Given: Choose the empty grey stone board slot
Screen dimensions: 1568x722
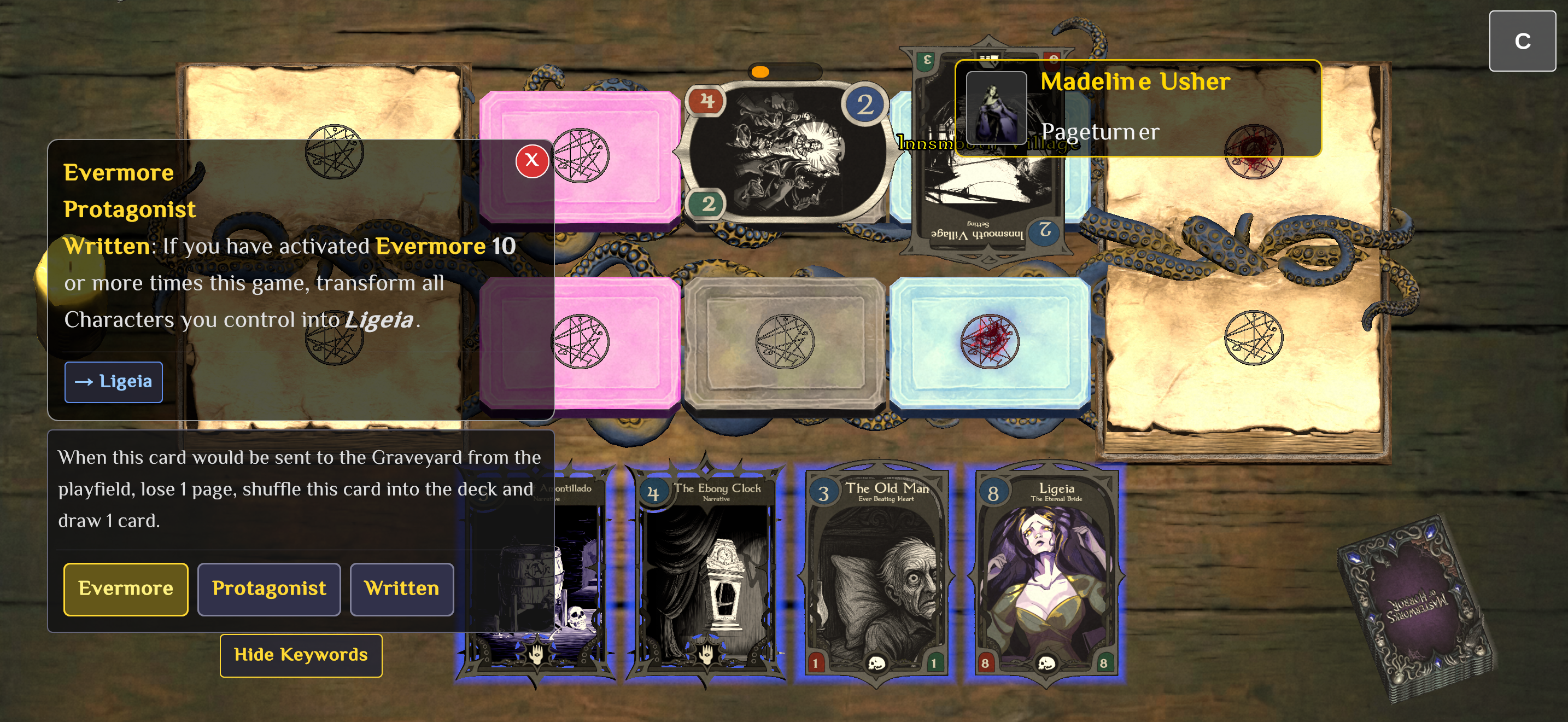Looking at the screenshot, I should point(785,342).
